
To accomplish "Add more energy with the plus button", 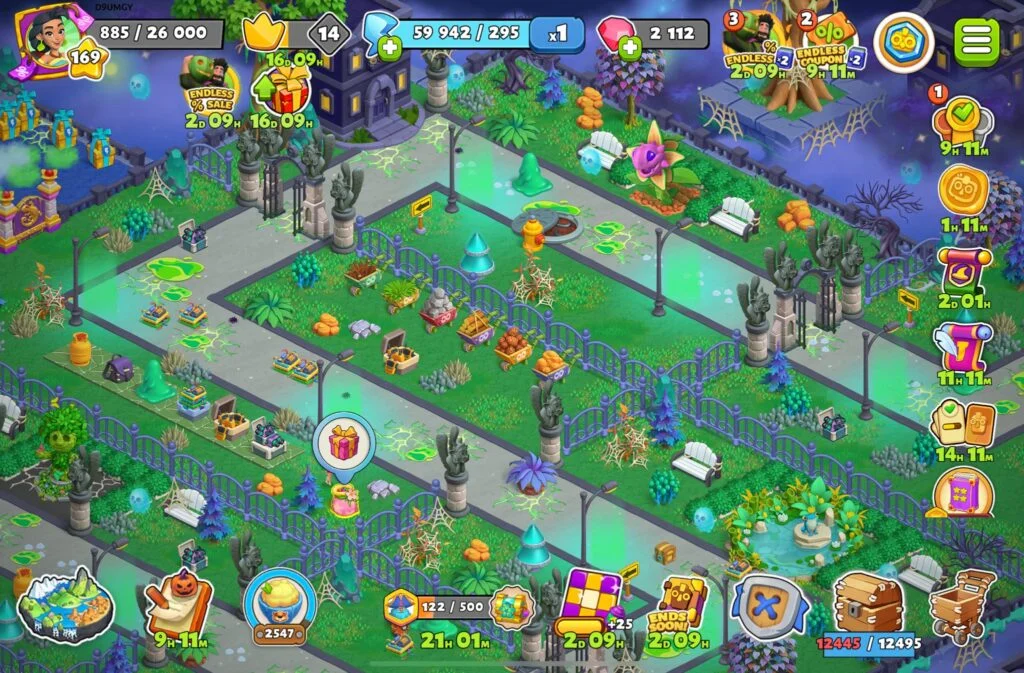I will pos(390,46).
